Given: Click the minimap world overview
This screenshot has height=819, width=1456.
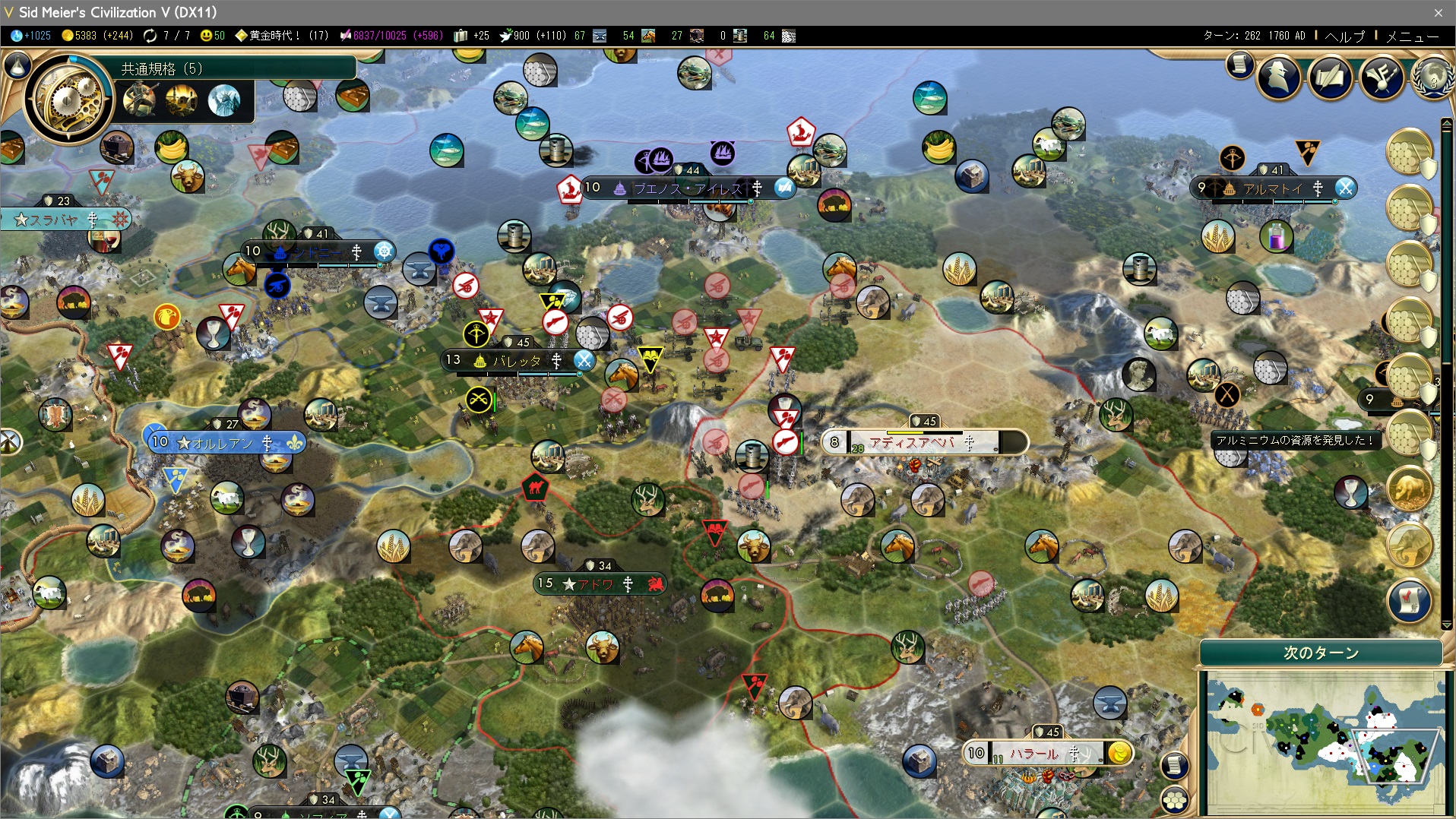Looking at the screenshot, I should 1322,741.
